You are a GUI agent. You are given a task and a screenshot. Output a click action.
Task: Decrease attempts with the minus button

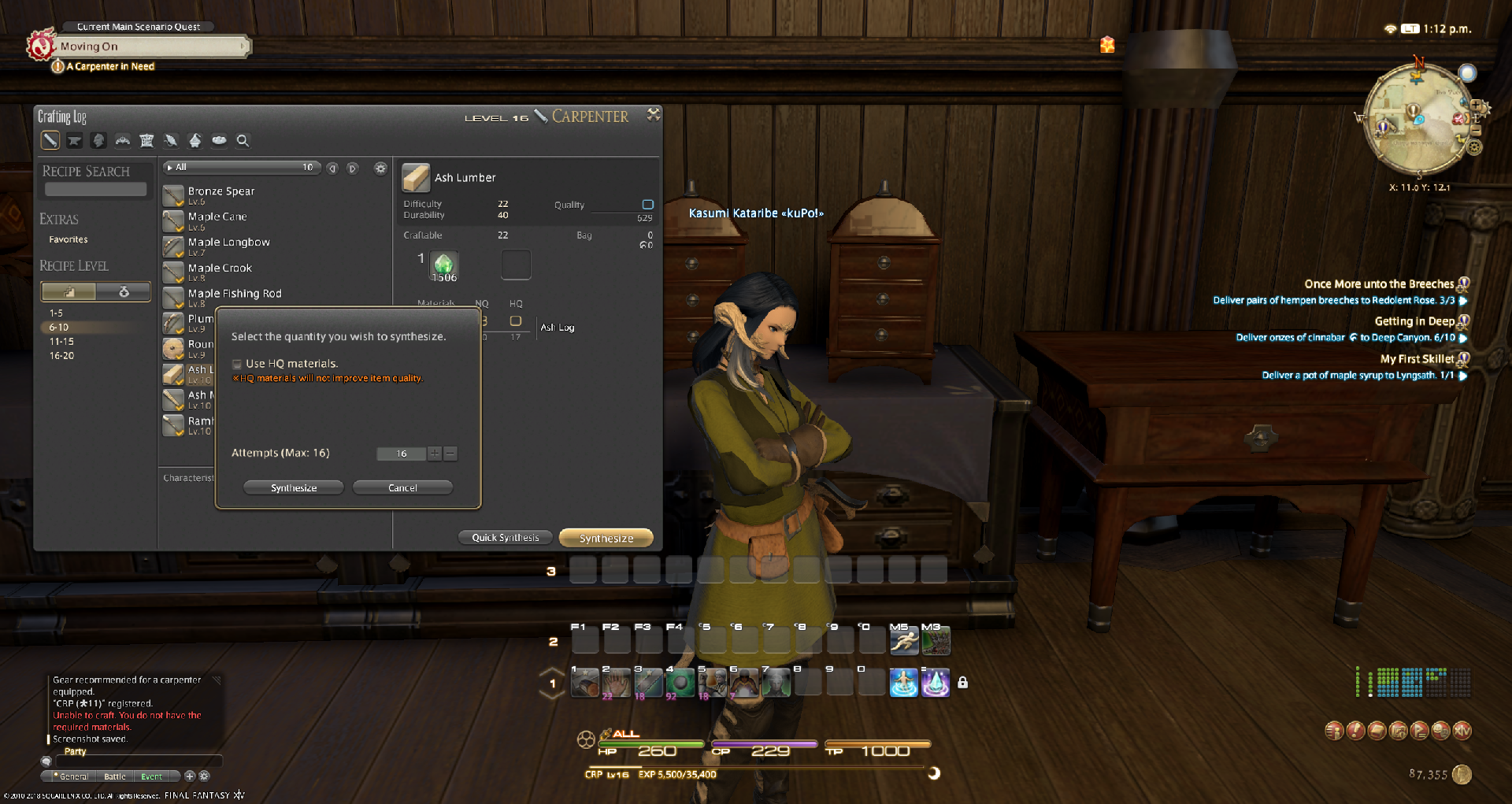(x=450, y=454)
